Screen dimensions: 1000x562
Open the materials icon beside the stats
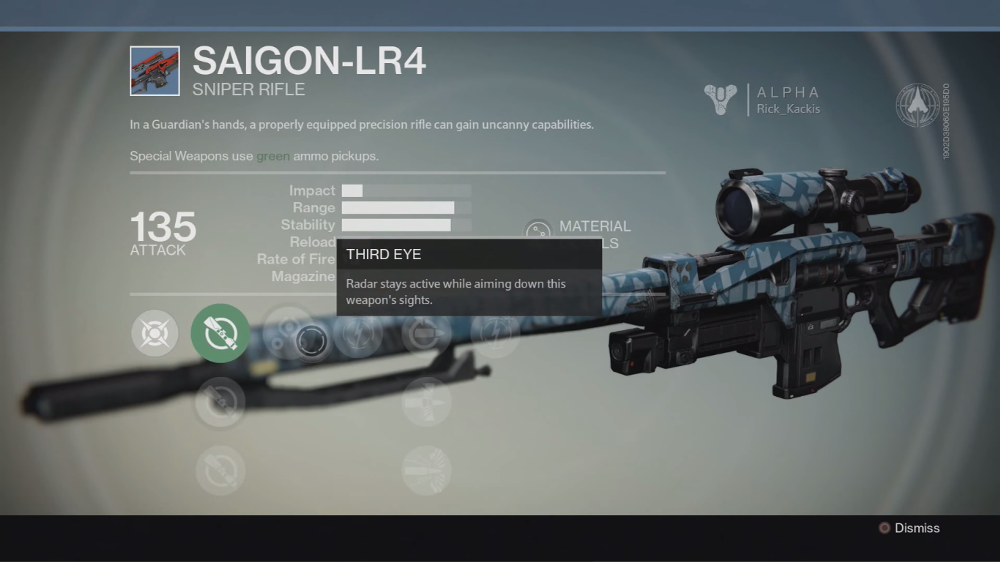538,232
